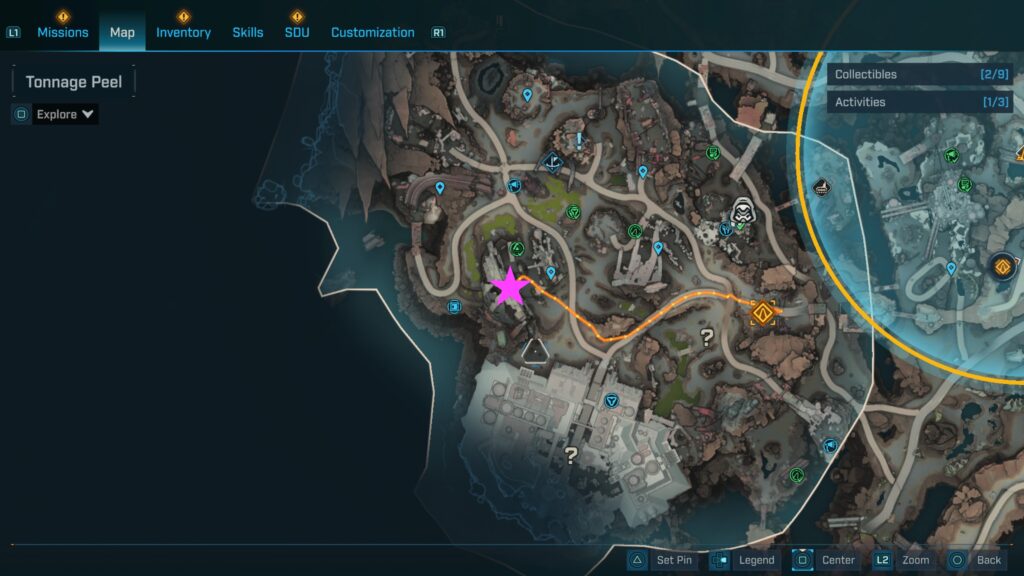Activate the map Zoom control
Image resolution: width=1024 pixels, height=576 pixels.
click(x=904, y=560)
